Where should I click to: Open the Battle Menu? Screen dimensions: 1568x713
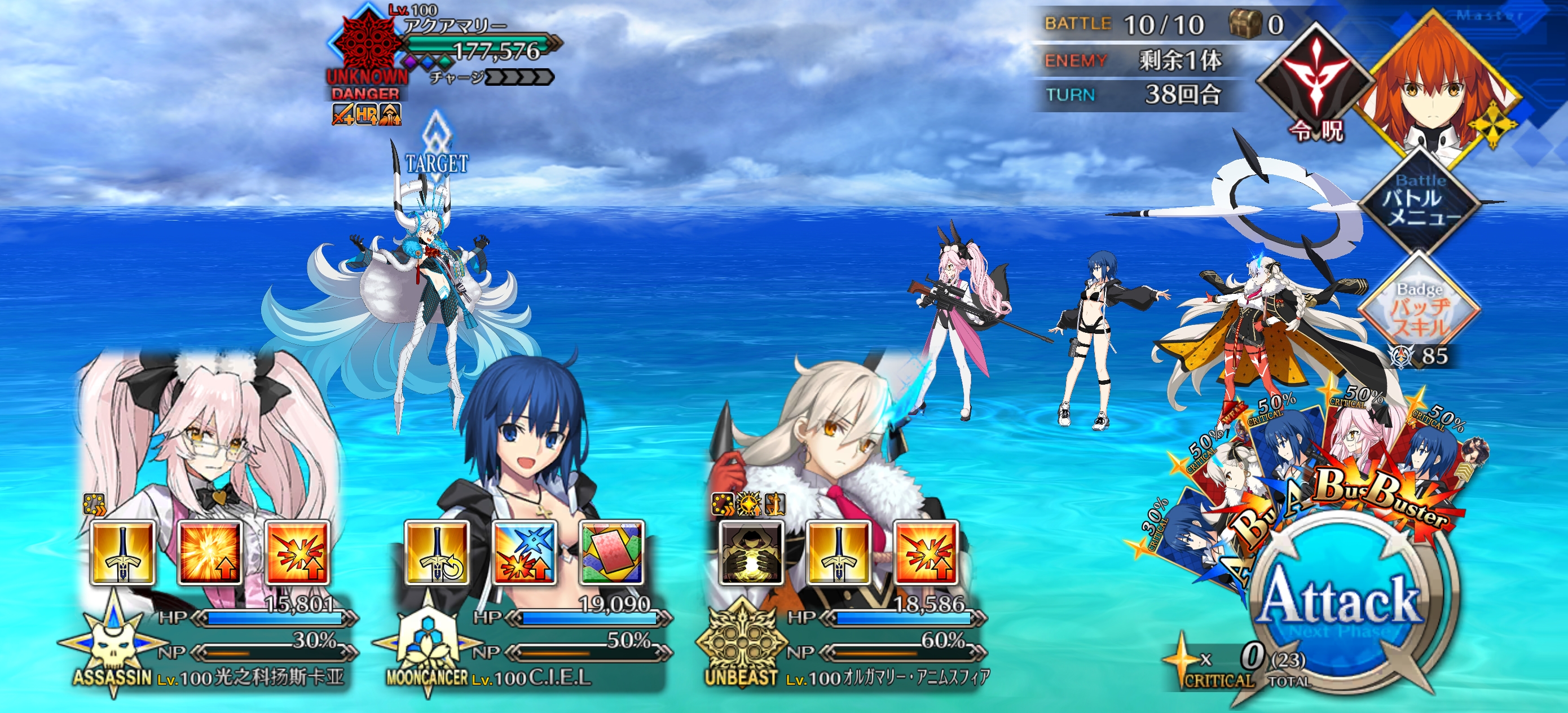1420,199
